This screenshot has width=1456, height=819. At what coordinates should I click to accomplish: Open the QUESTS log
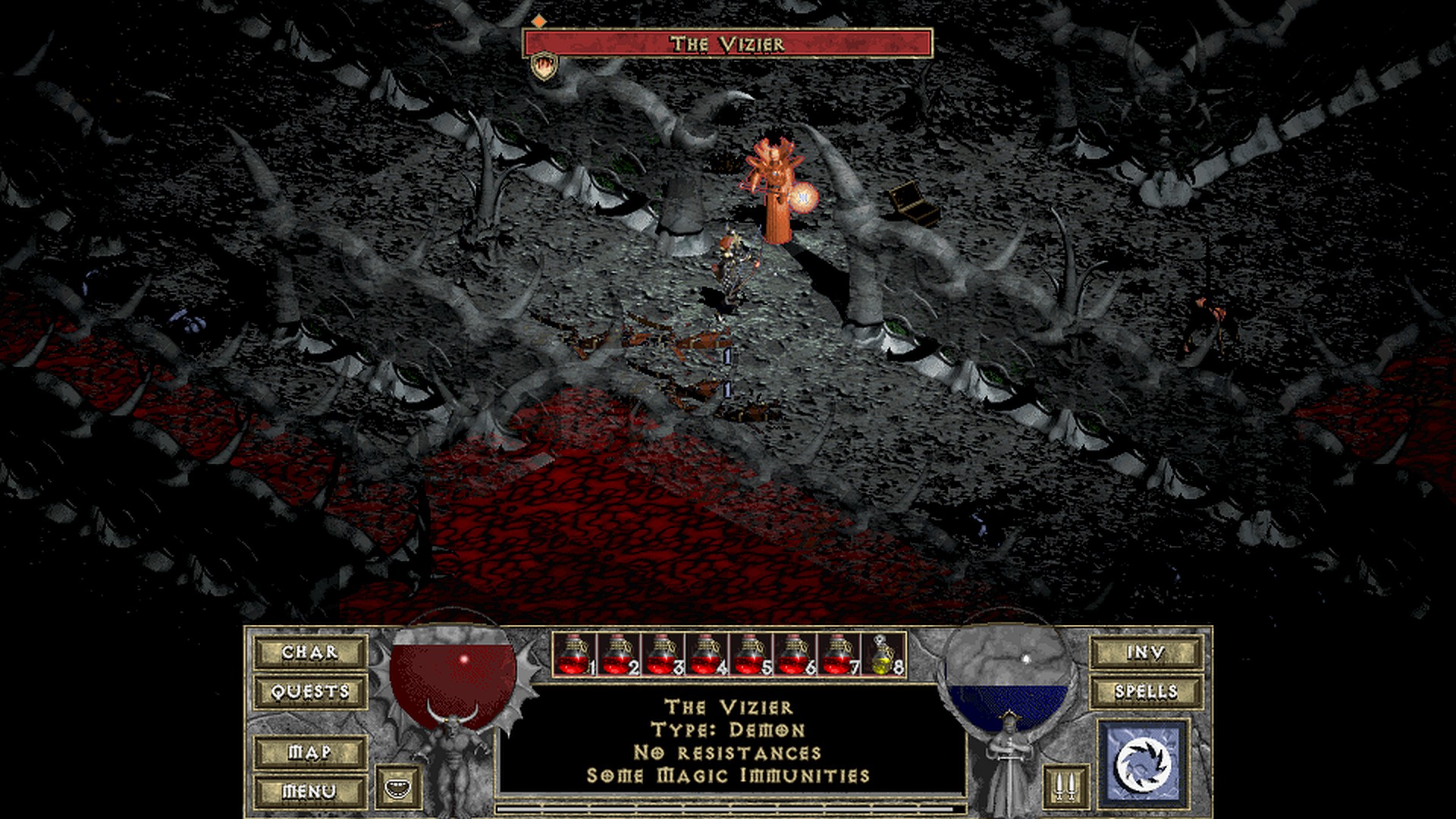[310, 692]
